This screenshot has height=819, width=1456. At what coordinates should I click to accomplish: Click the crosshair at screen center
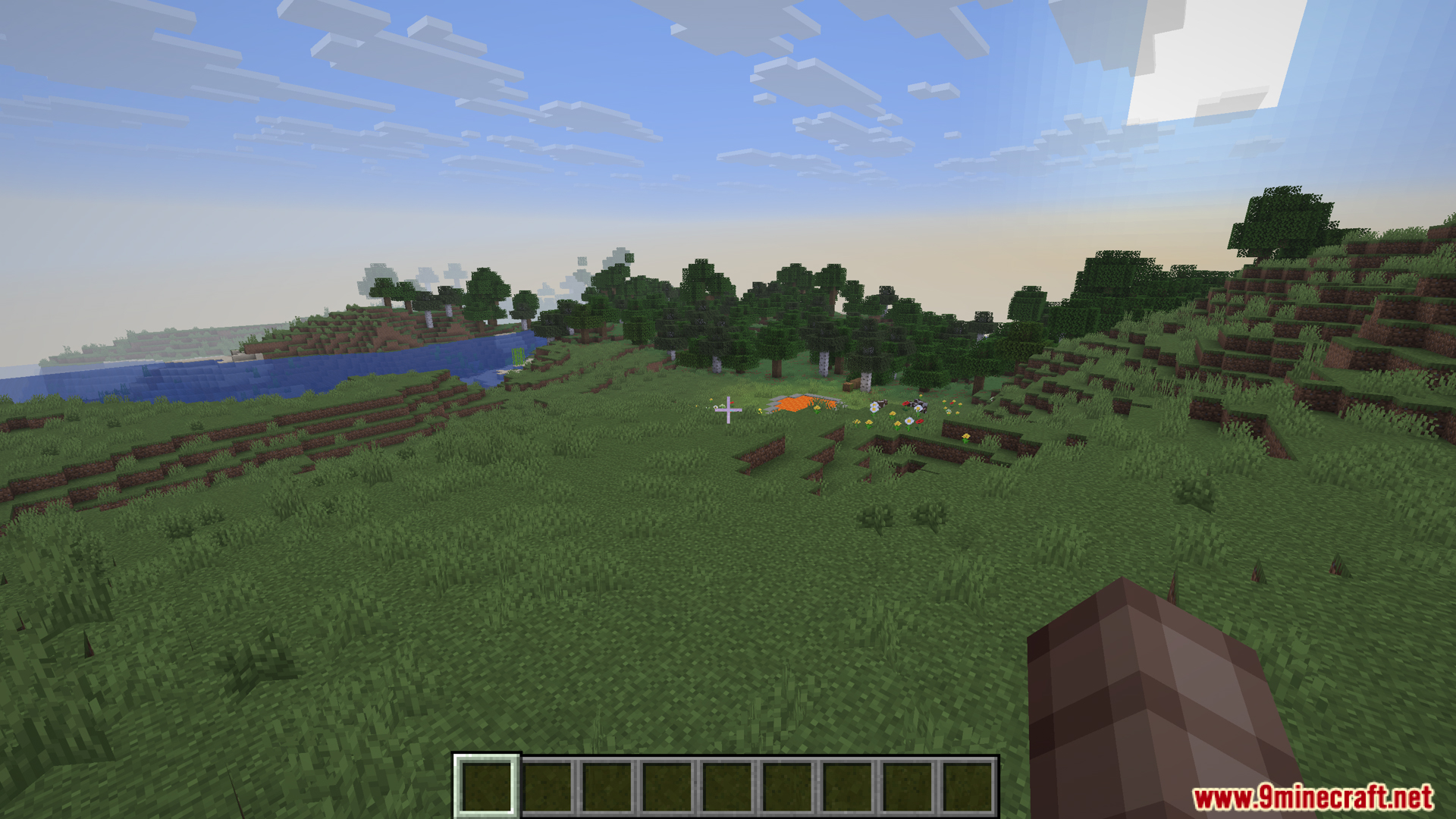[728, 409]
